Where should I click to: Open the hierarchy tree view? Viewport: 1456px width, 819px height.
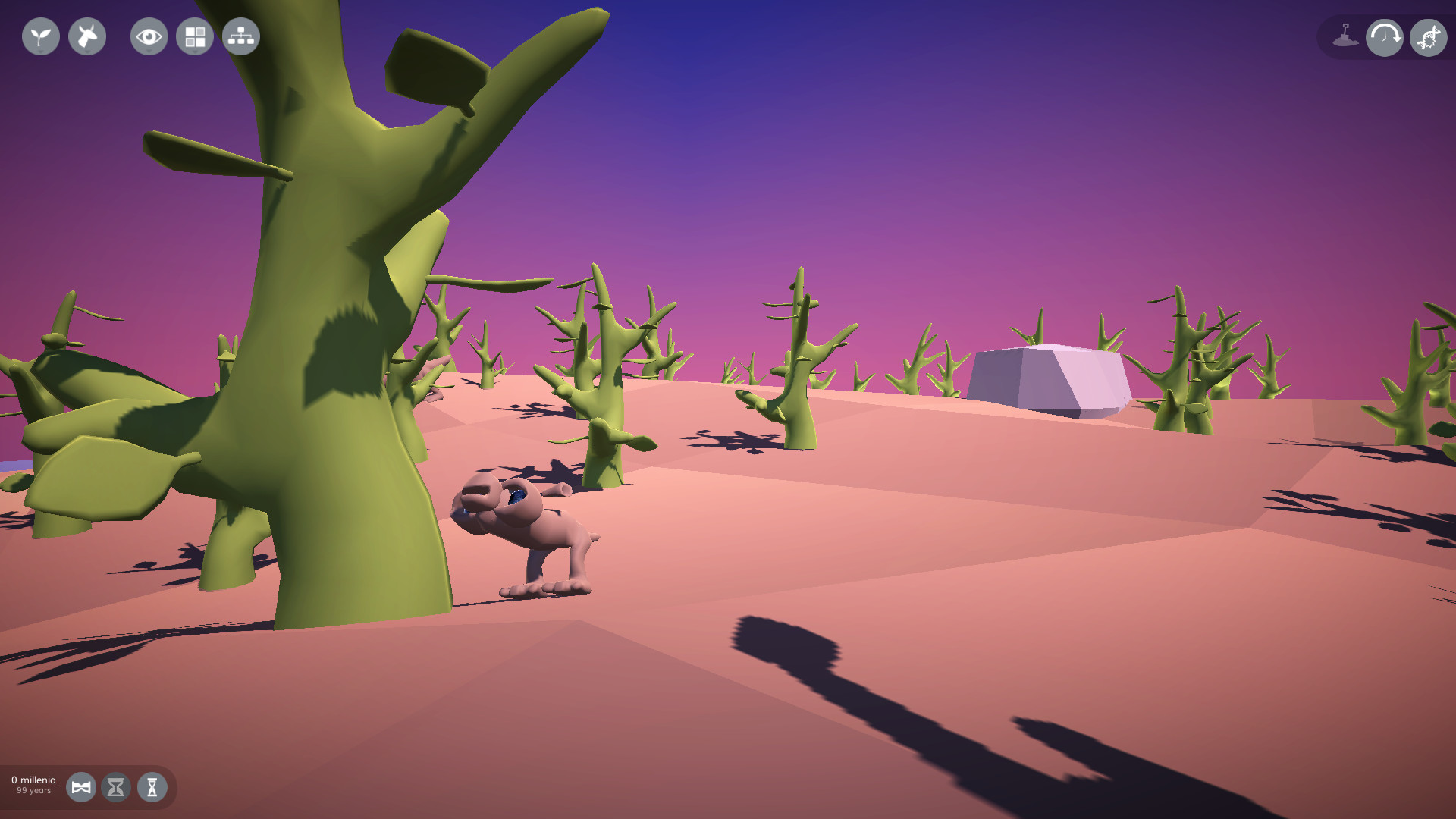[240, 36]
